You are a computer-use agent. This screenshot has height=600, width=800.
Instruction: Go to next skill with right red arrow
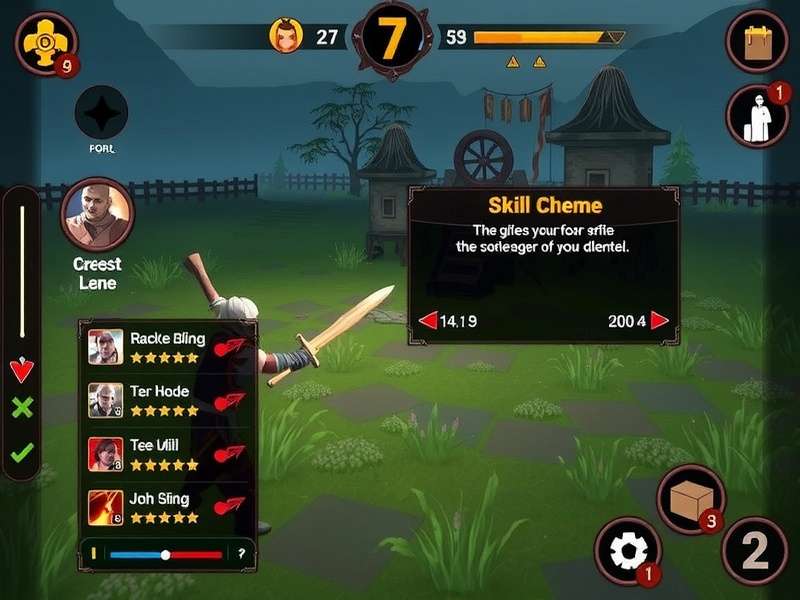coord(659,321)
